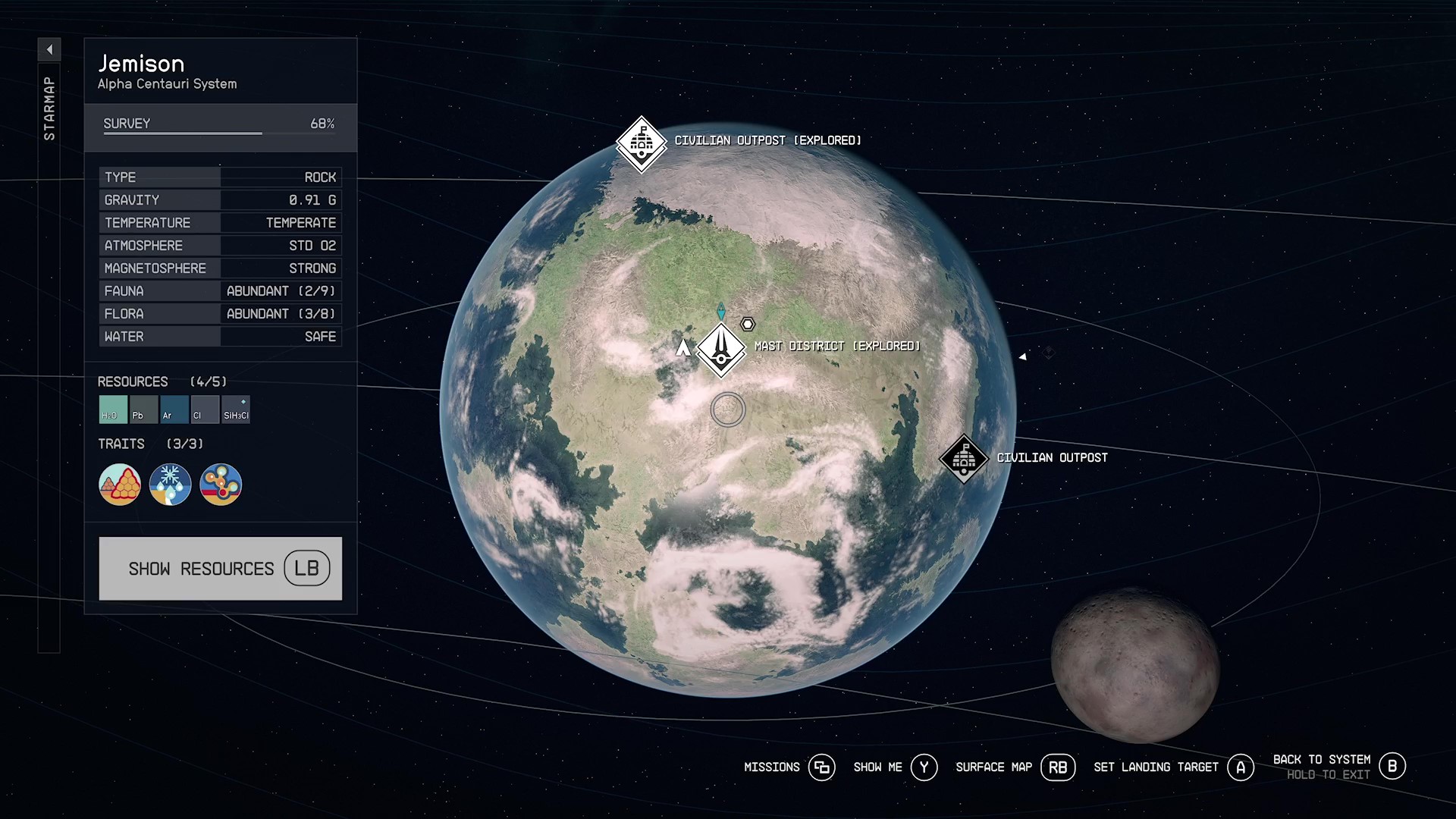This screenshot has height=819, width=1456.
Task: Switch to the STARMAP tab
Action: pos(49,106)
